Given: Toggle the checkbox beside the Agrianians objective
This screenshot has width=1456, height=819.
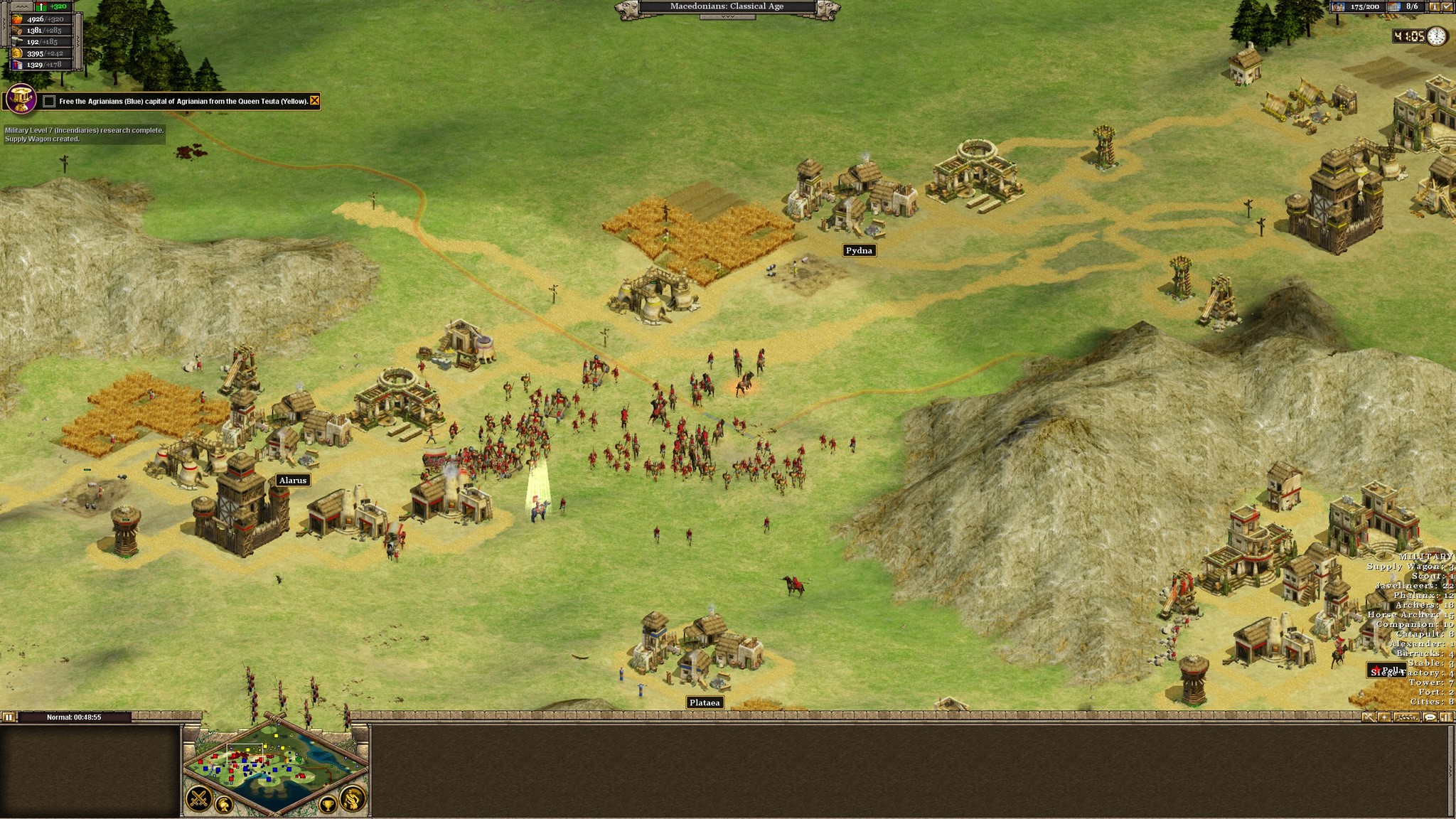Looking at the screenshot, I should point(49,101).
